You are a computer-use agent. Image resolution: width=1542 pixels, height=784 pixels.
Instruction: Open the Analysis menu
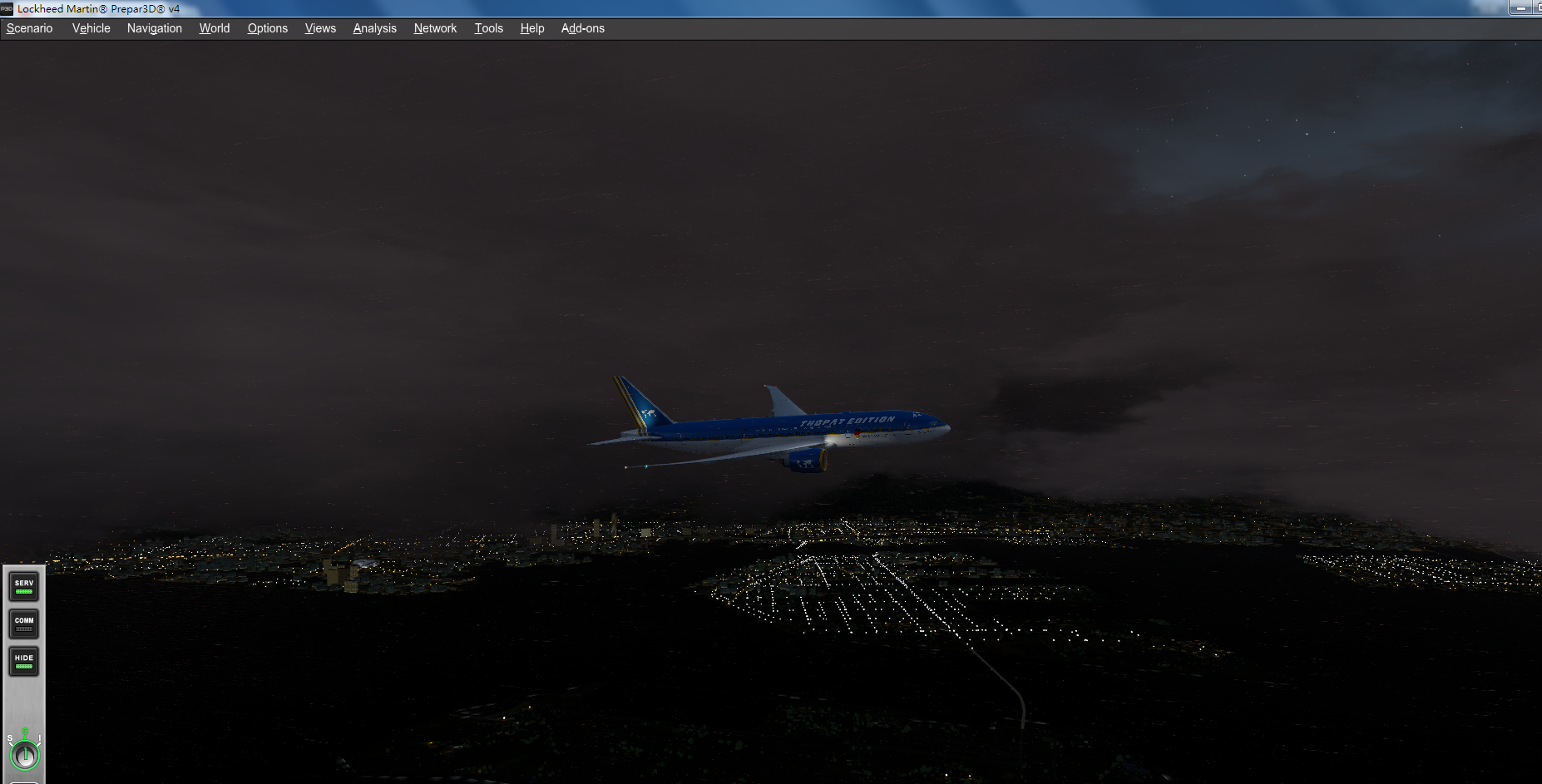pyautogui.click(x=374, y=27)
